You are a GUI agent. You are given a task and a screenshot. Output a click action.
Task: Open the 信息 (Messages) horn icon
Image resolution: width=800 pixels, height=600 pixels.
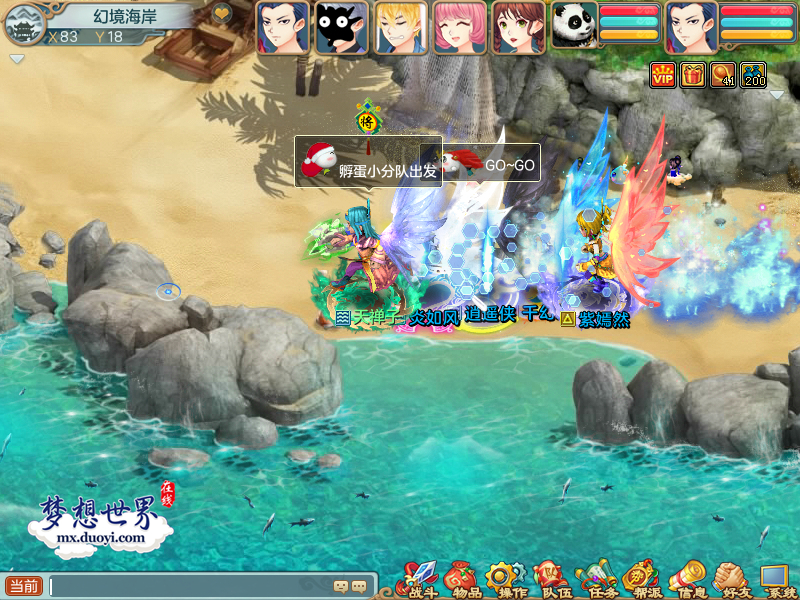point(686,578)
